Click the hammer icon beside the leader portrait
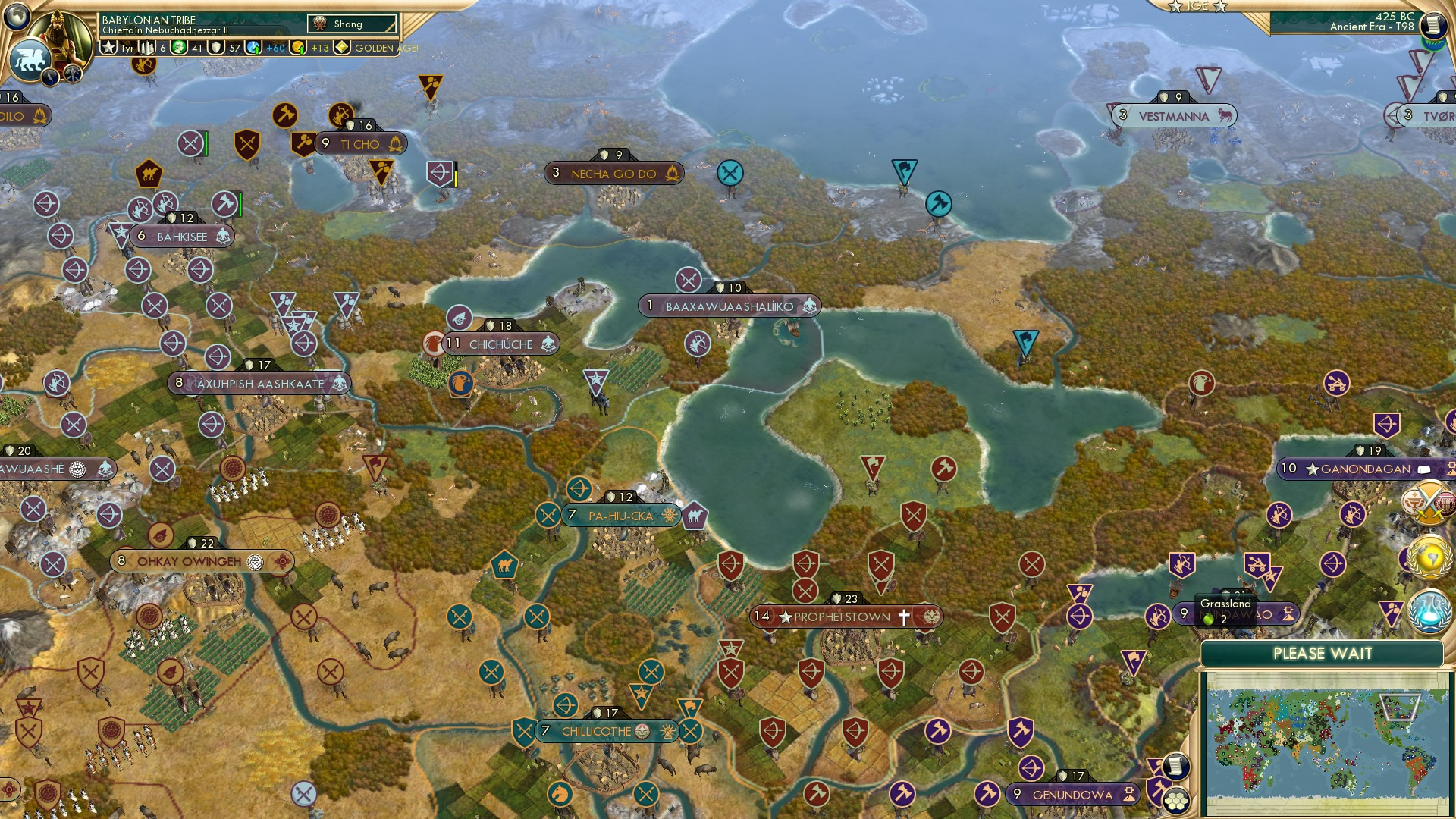Viewport: 1456px width, 819px height. [72, 76]
